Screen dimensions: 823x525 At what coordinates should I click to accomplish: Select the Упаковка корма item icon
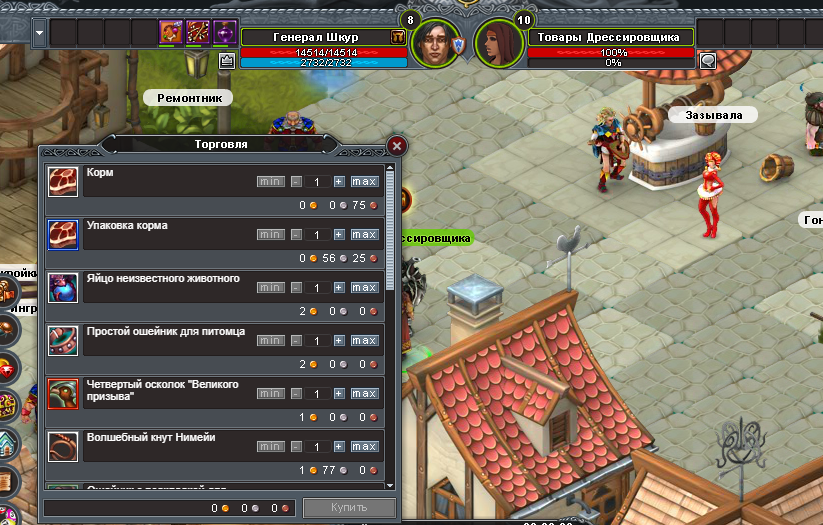click(63, 234)
